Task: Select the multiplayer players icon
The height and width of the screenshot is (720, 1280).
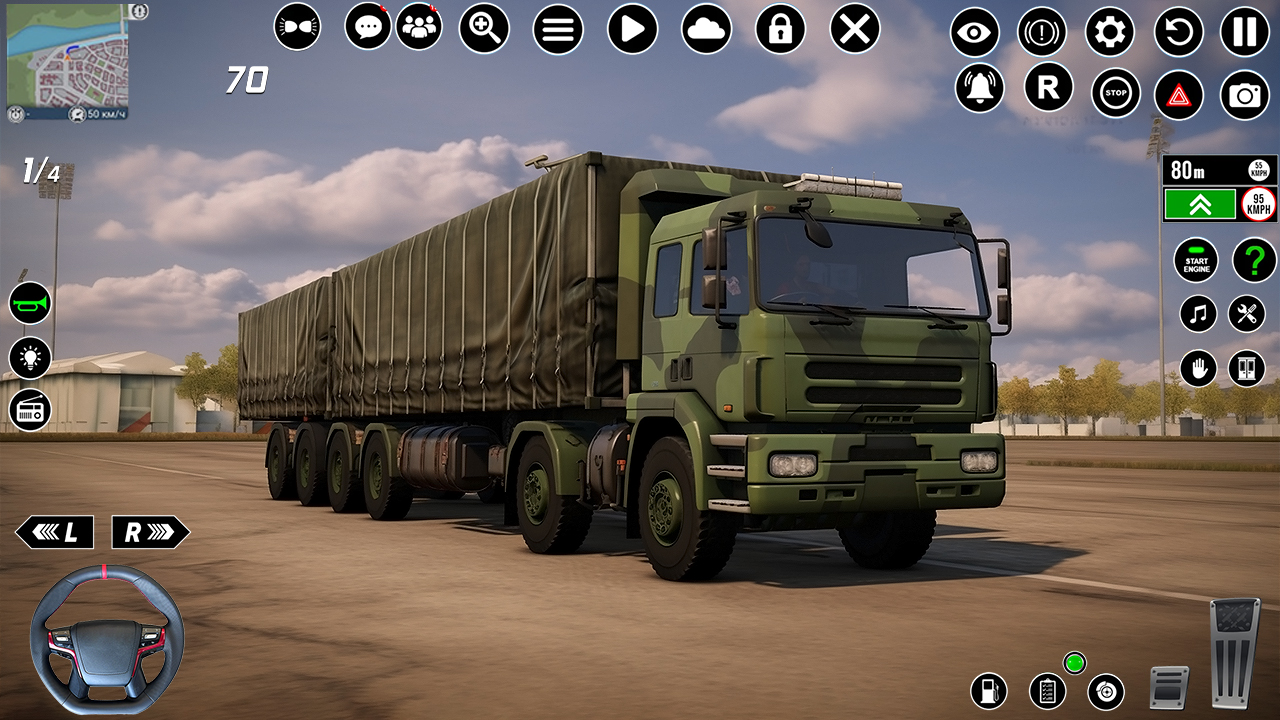Action: [422, 29]
